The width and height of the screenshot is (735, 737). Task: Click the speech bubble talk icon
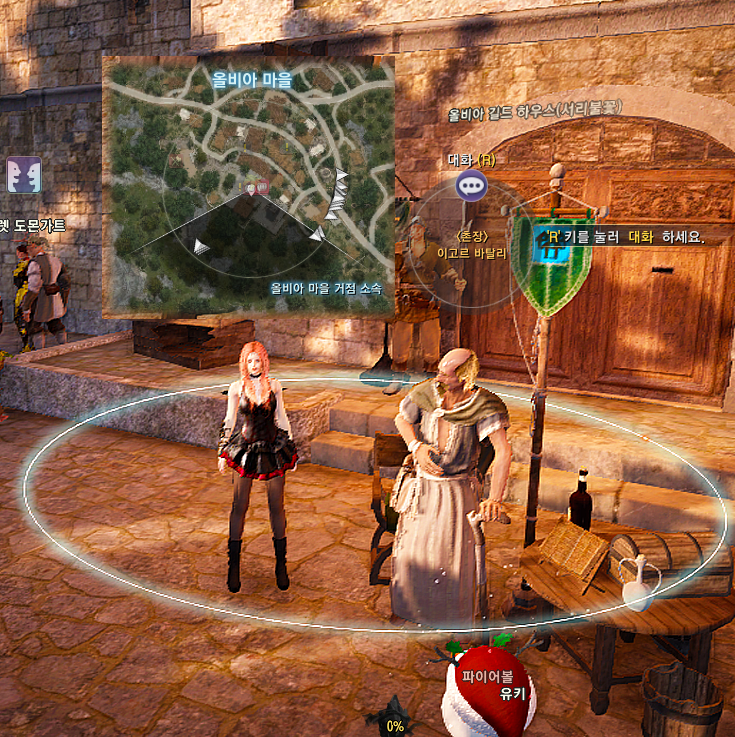471,185
